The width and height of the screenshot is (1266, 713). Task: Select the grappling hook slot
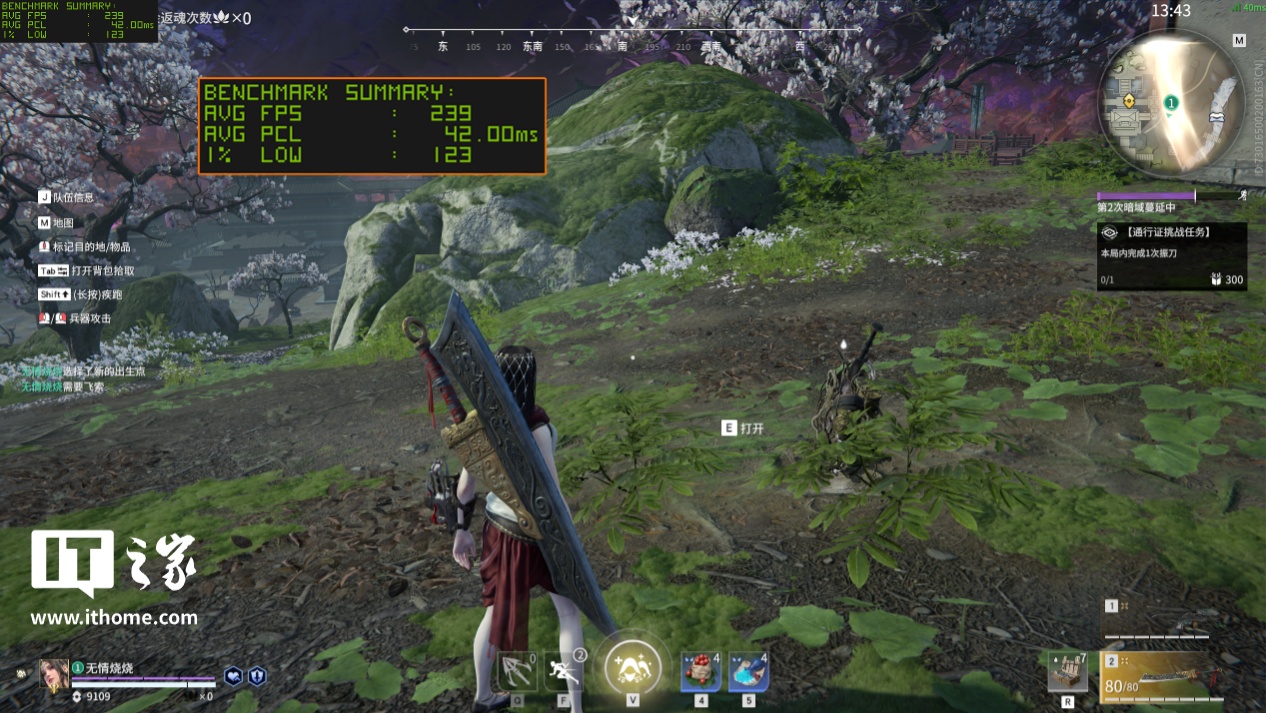pos(518,670)
